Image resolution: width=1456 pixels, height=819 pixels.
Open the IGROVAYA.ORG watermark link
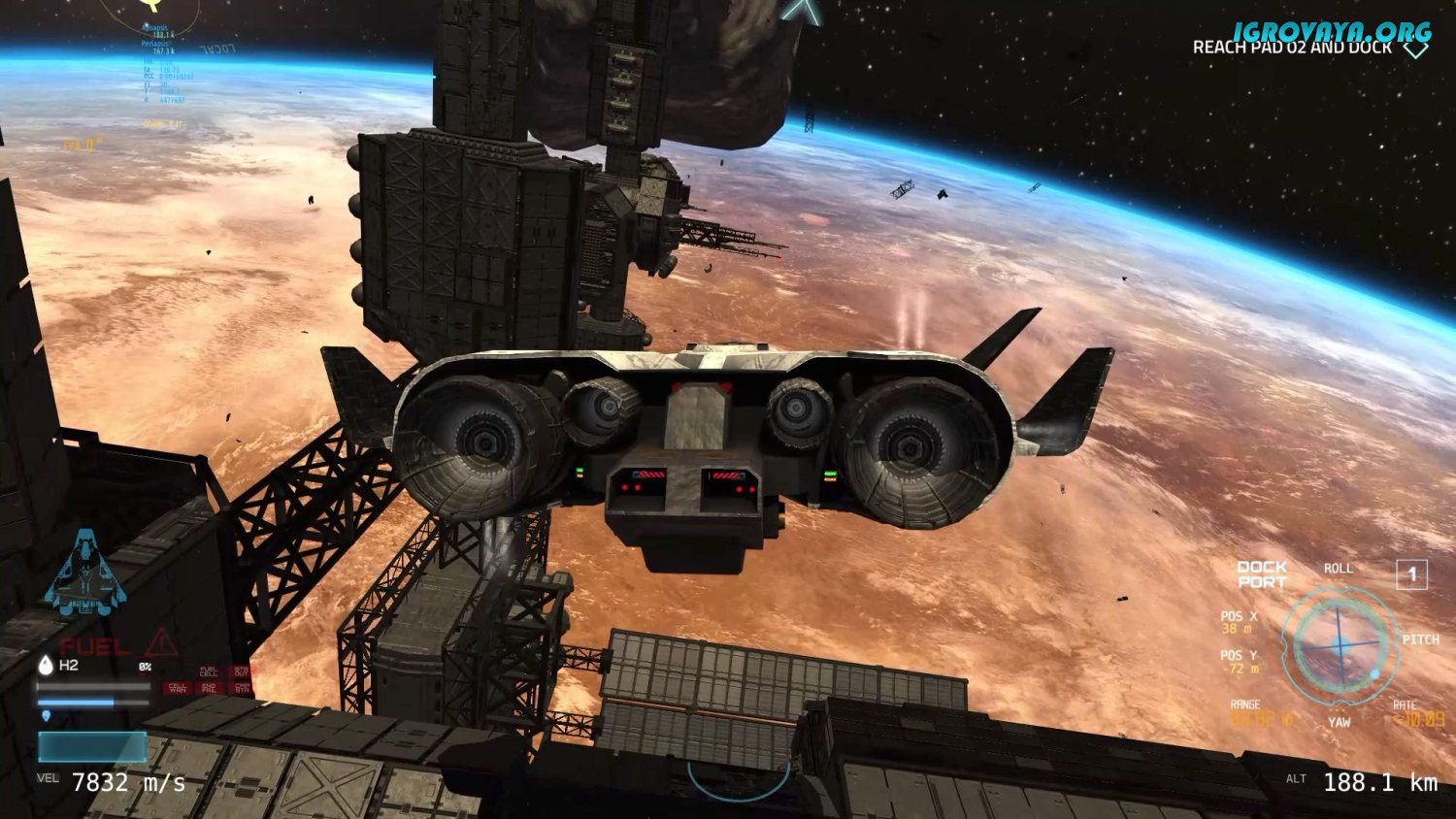1332,31
